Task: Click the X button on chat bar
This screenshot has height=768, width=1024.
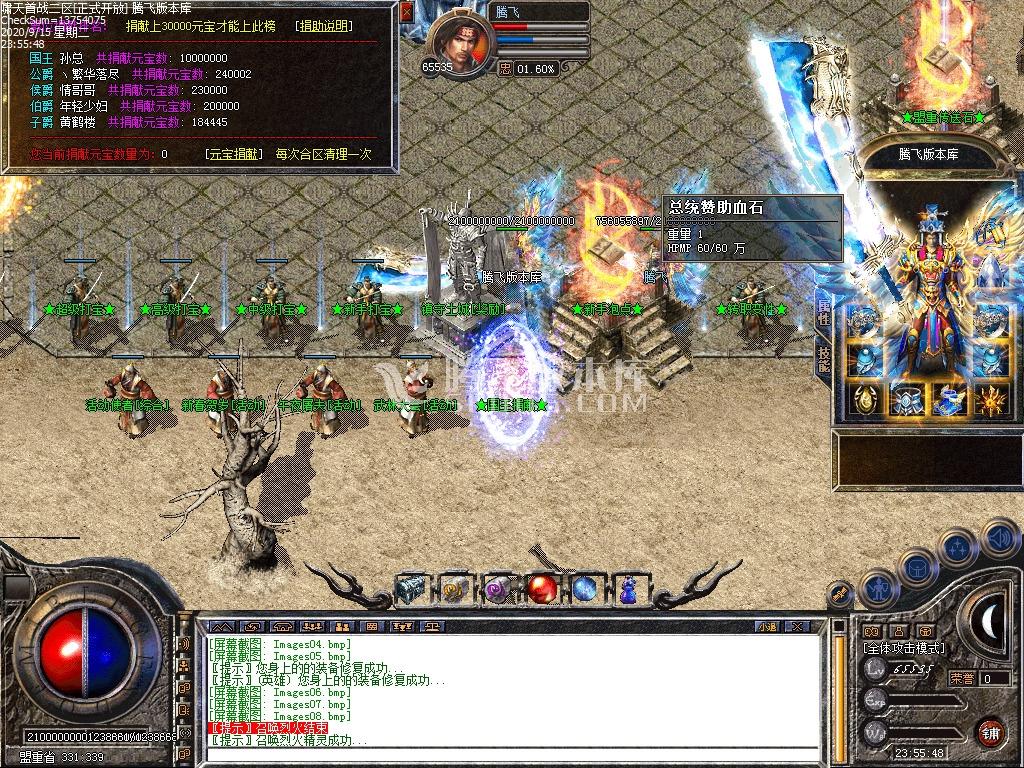Action: 797,627
